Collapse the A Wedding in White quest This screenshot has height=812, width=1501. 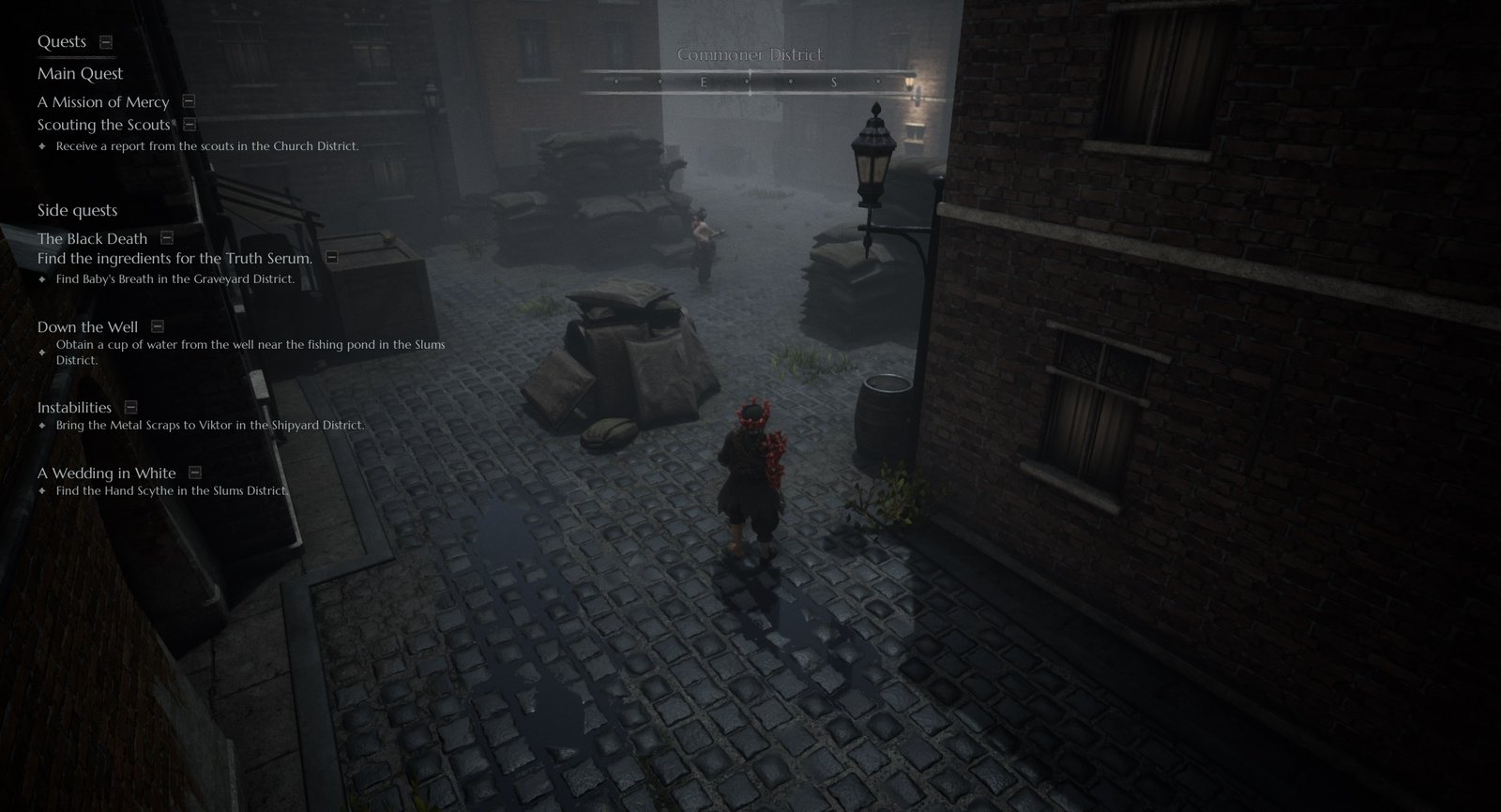(195, 473)
